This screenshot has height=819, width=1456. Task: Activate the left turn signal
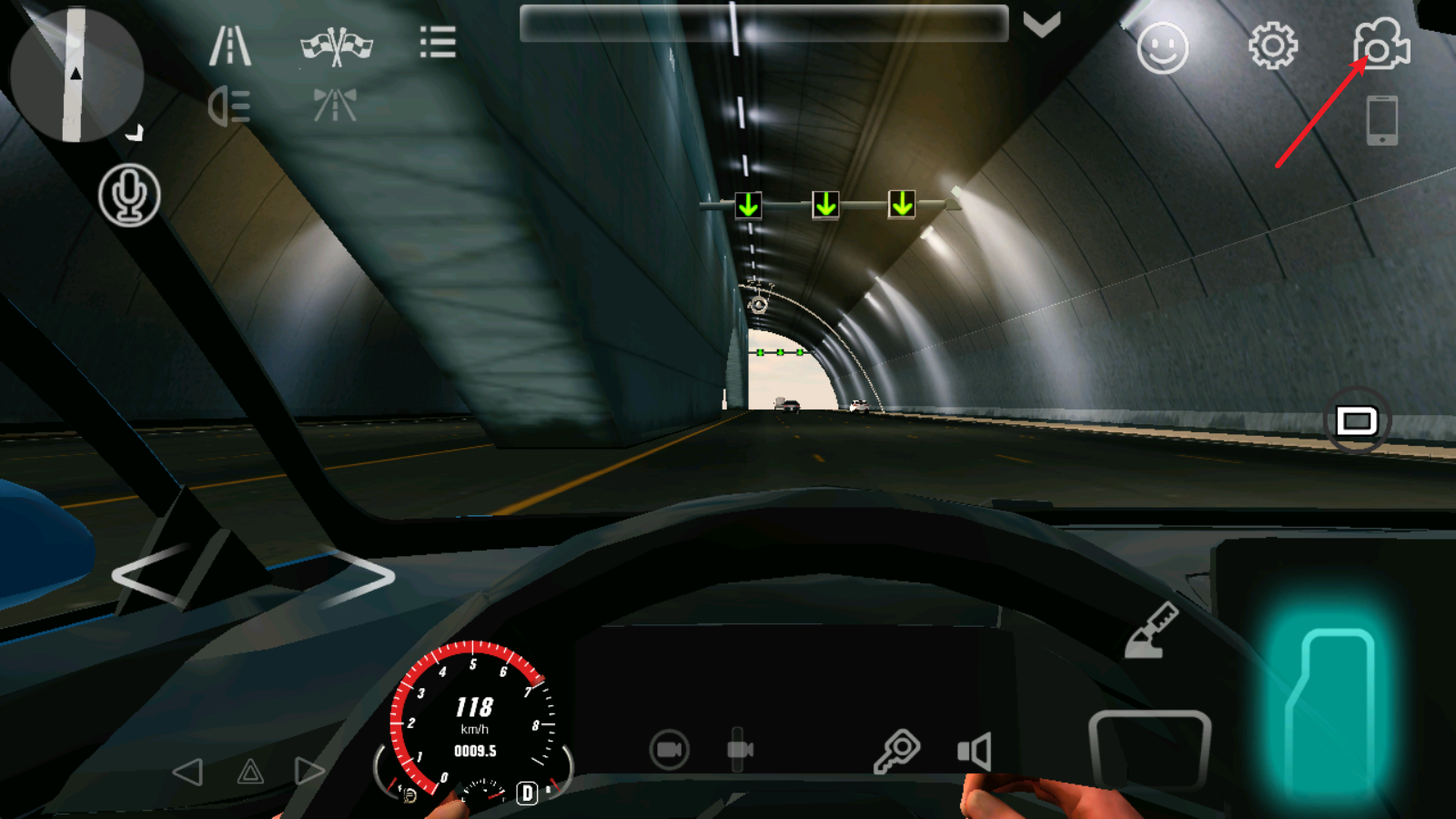point(187,773)
